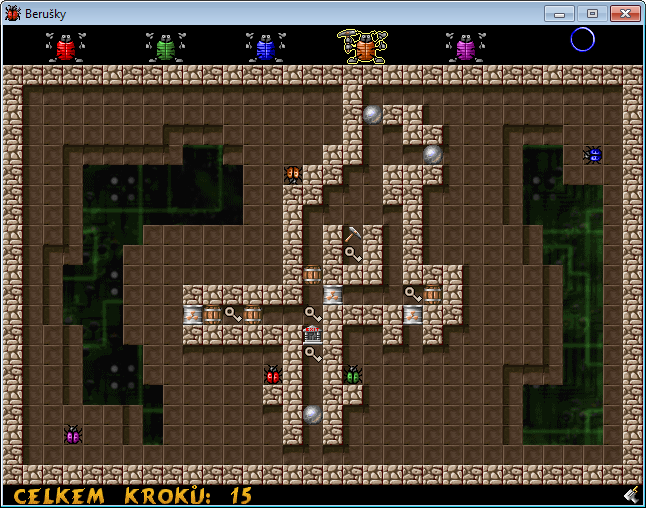Close the Berušky game window

[x=624, y=13]
